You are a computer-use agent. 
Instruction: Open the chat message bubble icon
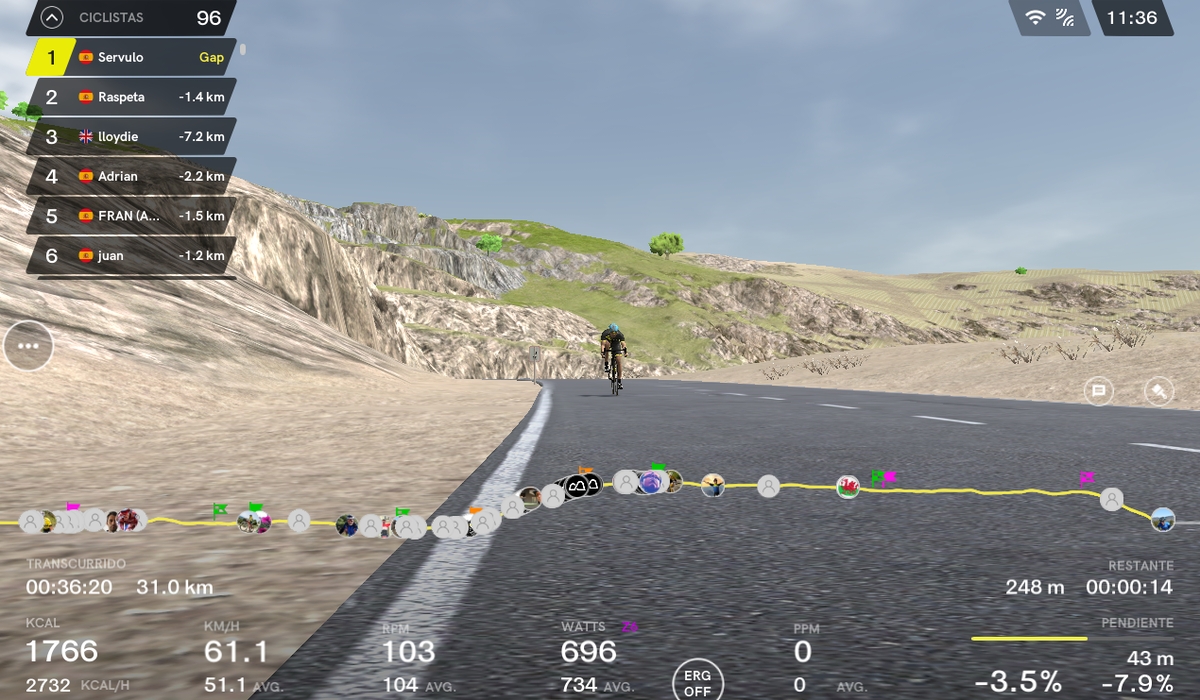[1099, 392]
